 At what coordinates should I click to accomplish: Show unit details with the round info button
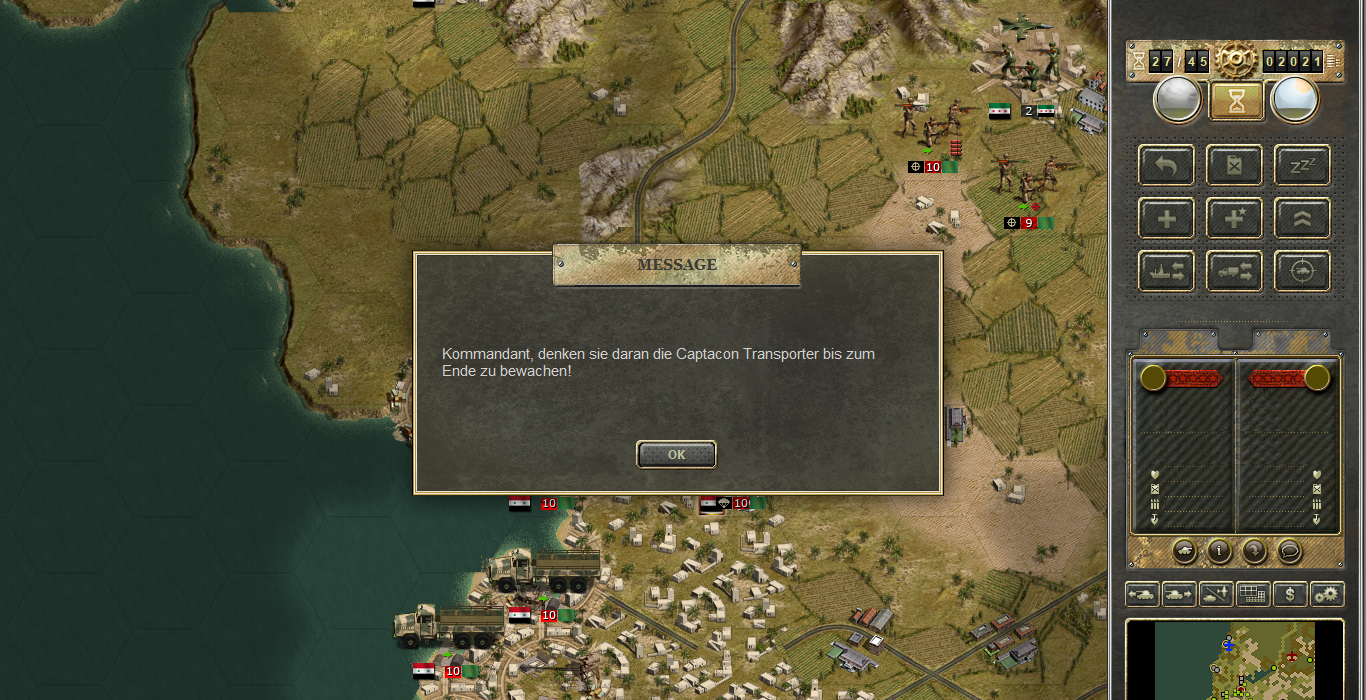click(x=1218, y=550)
